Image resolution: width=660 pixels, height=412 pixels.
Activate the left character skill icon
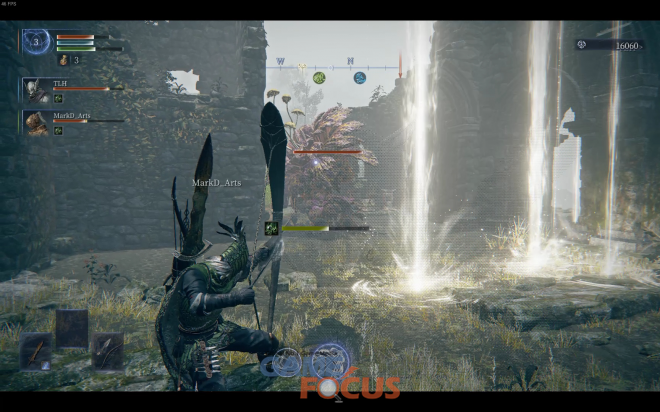288,362
